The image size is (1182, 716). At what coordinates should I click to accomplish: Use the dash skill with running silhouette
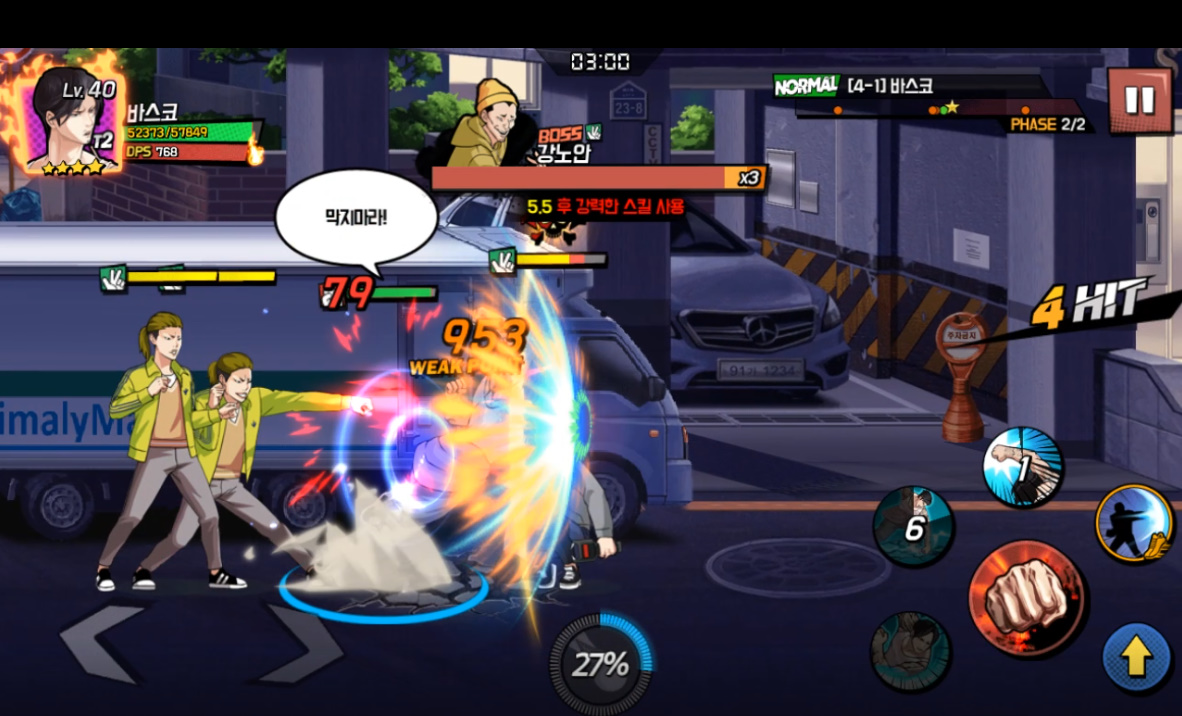click(x=1134, y=522)
